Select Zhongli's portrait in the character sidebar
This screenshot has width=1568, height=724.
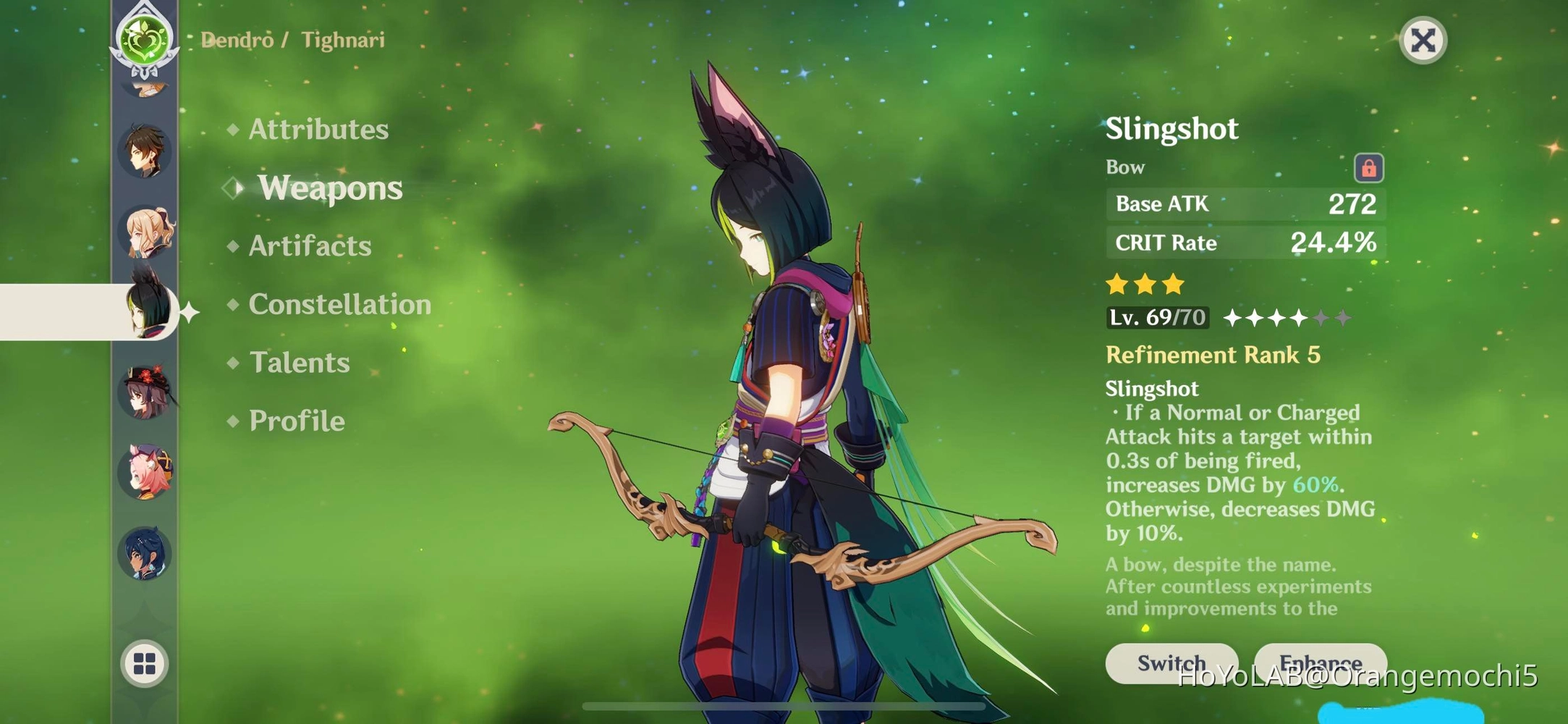tap(144, 151)
